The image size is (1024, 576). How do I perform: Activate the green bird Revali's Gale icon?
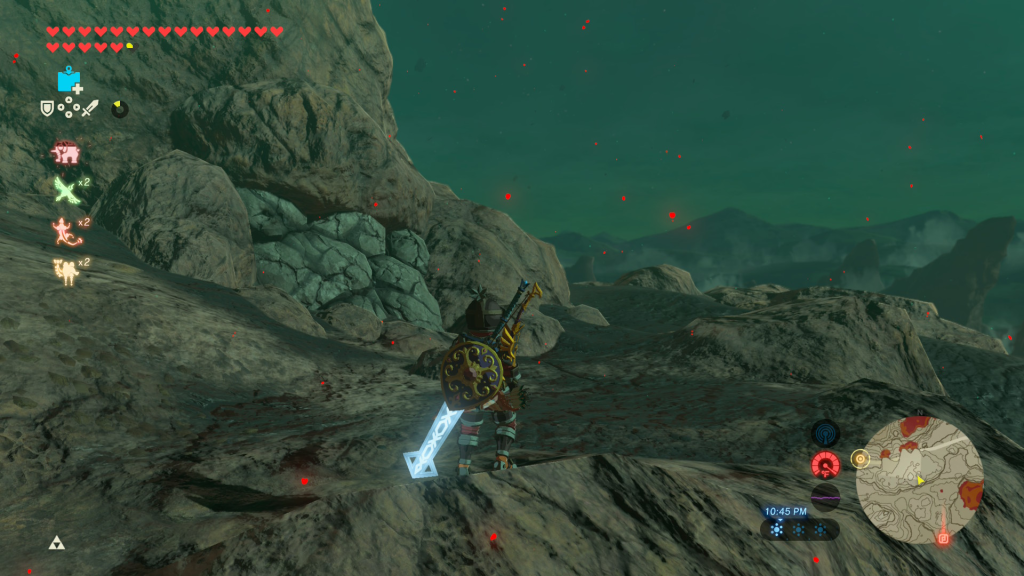(x=66, y=190)
